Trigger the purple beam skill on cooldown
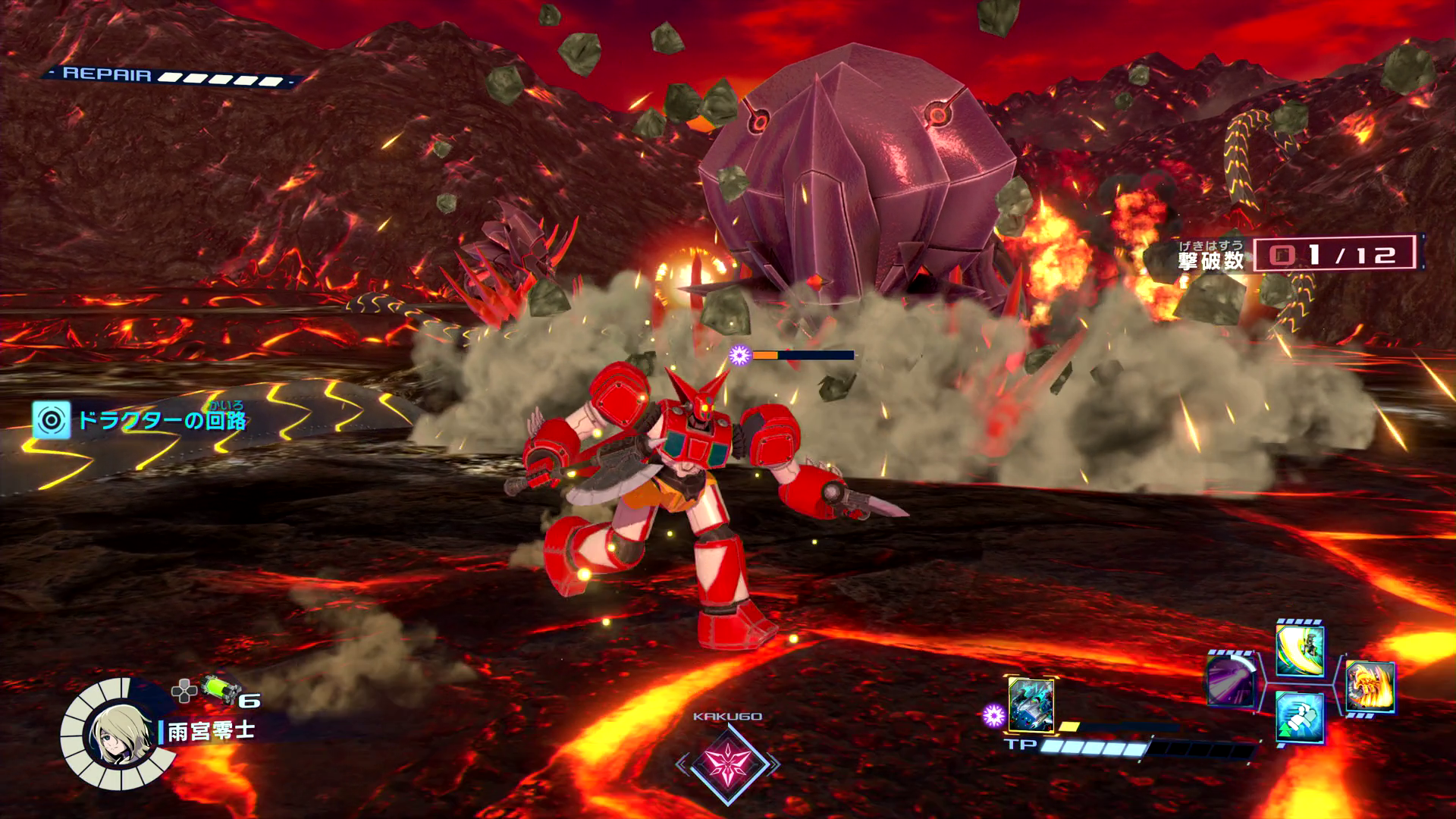This screenshot has height=819, width=1456. (x=1230, y=679)
